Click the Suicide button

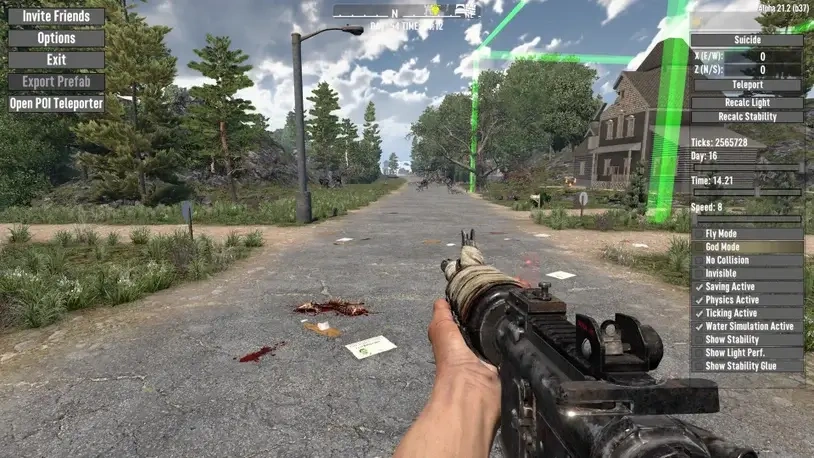[747, 41]
